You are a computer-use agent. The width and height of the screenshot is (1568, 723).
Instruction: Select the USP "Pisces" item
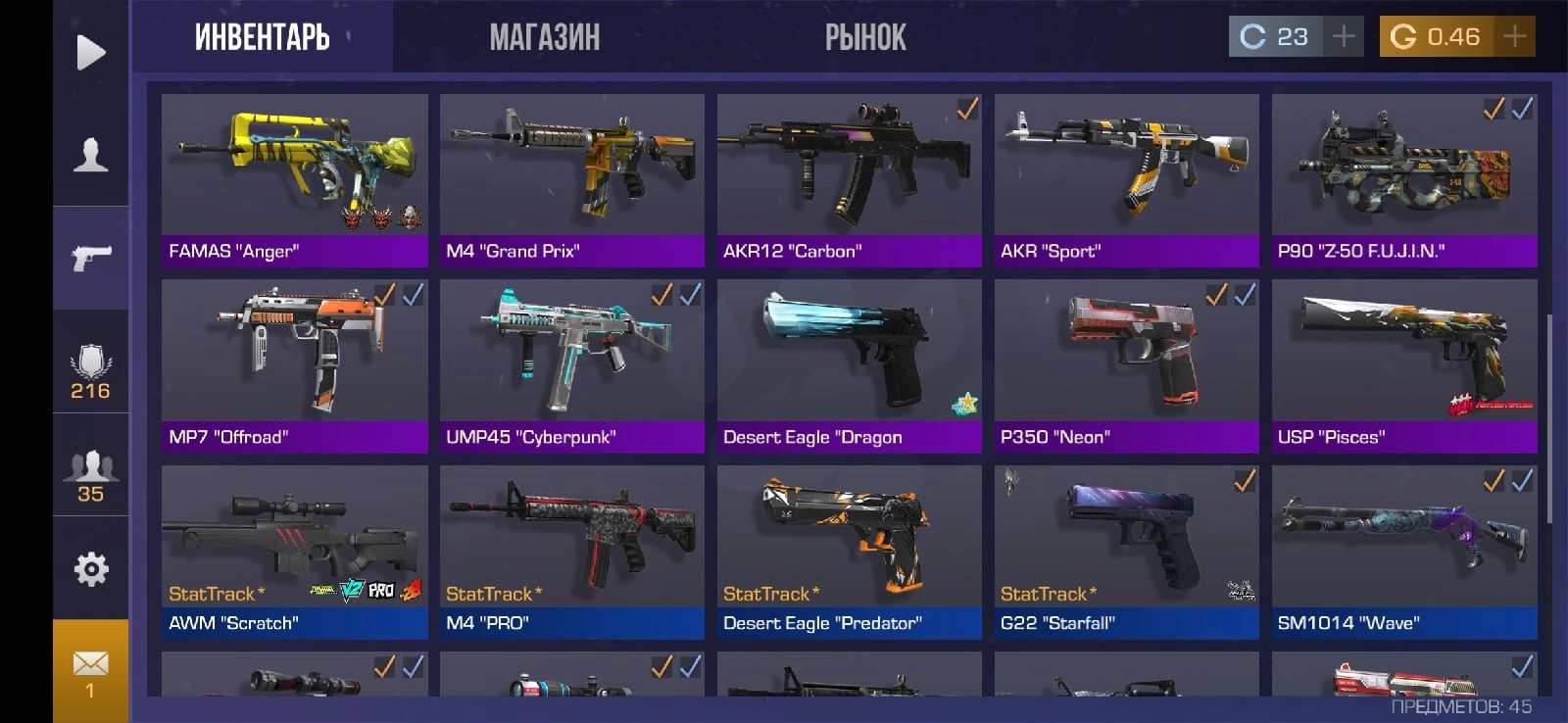(x=1403, y=365)
